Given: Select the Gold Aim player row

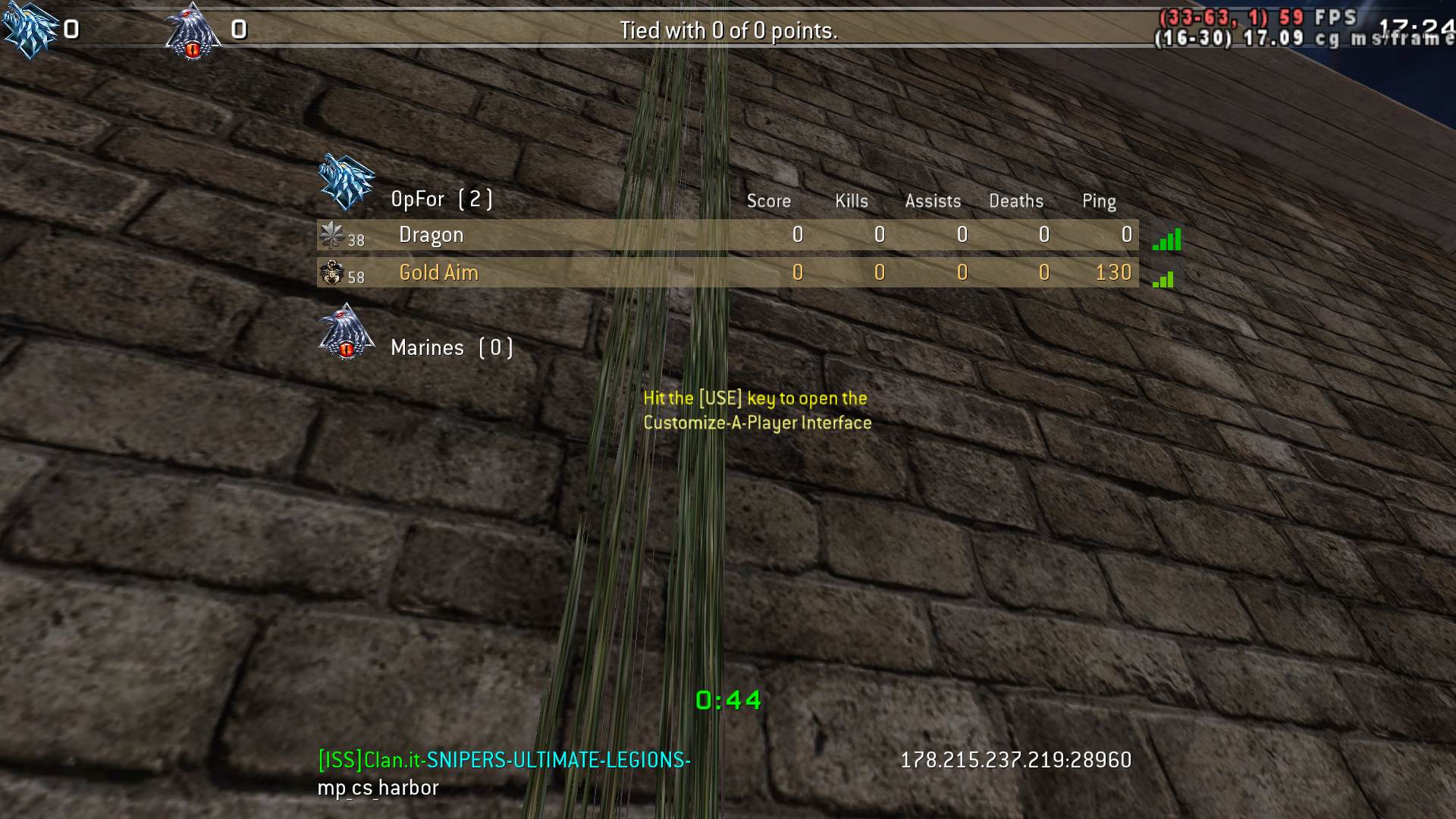Looking at the screenshot, I should click(x=726, y=273).
